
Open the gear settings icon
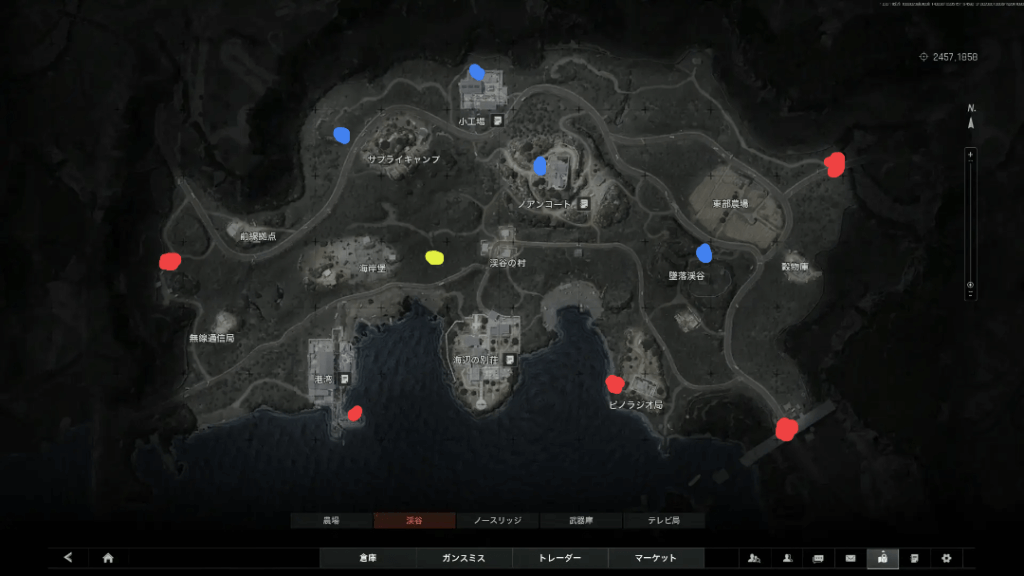tap(945, 558)
